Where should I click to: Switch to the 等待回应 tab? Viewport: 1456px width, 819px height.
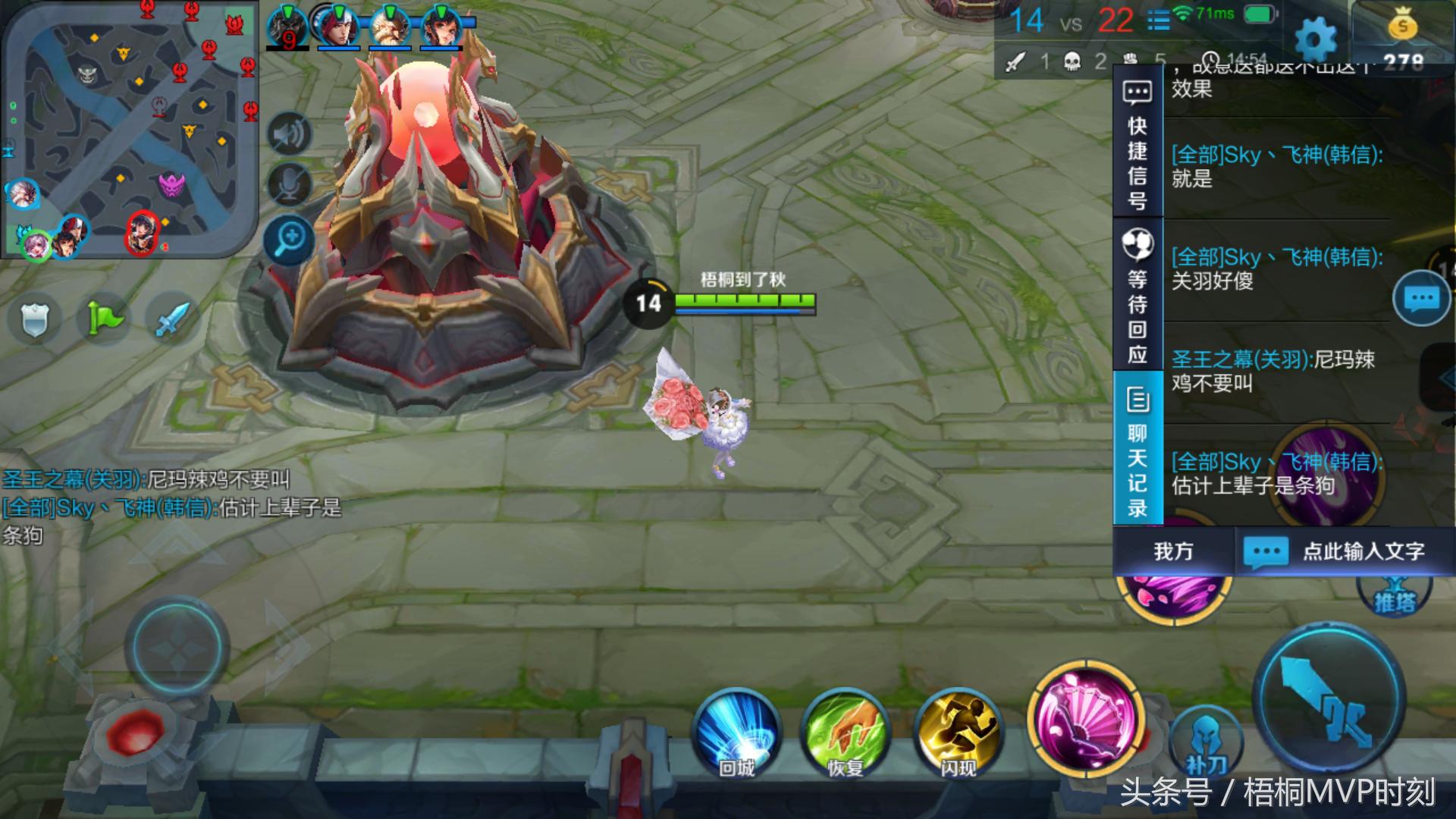coord(1137,296)
